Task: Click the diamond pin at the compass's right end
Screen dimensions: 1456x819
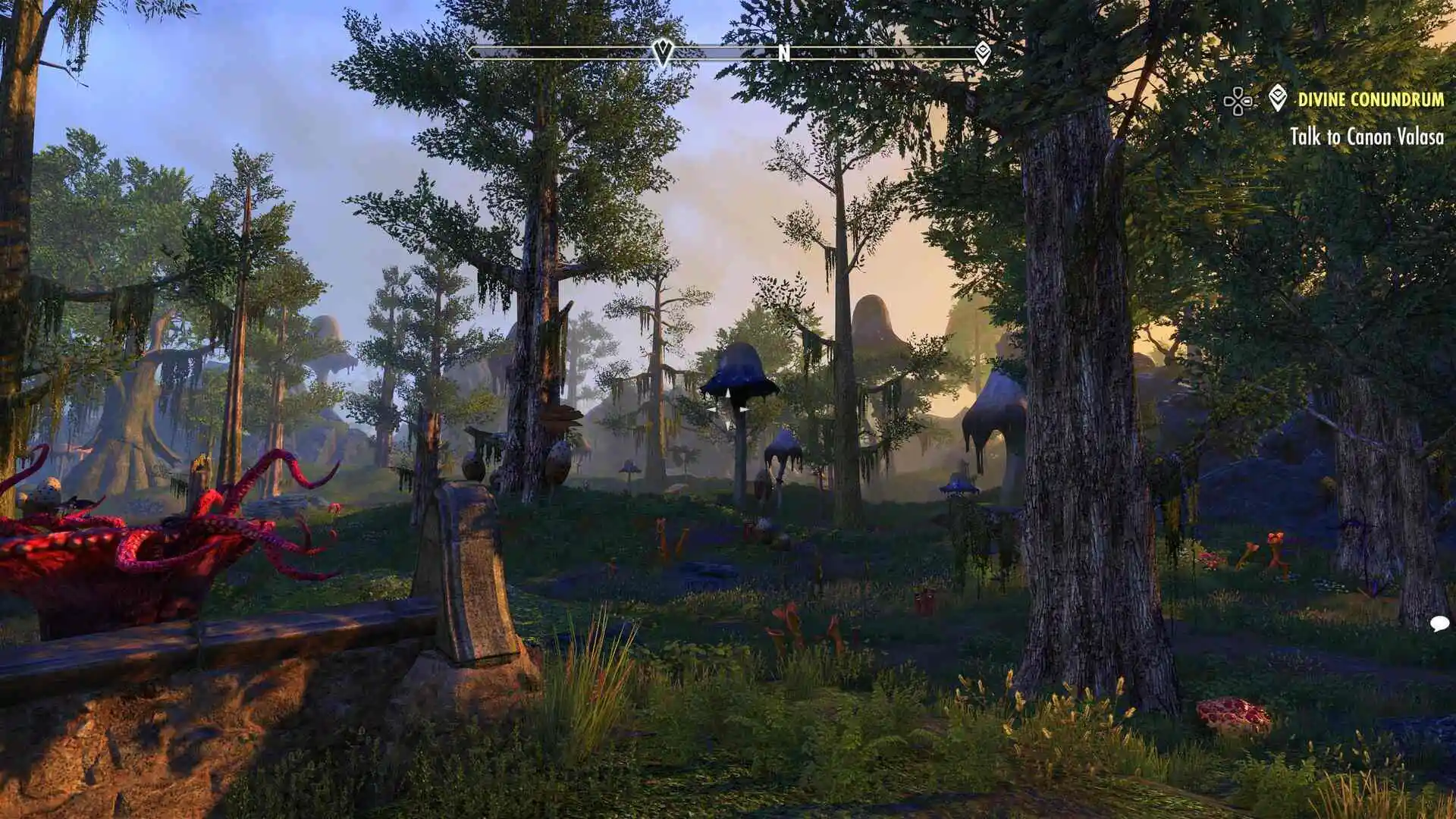Action: tap(984, 53)
